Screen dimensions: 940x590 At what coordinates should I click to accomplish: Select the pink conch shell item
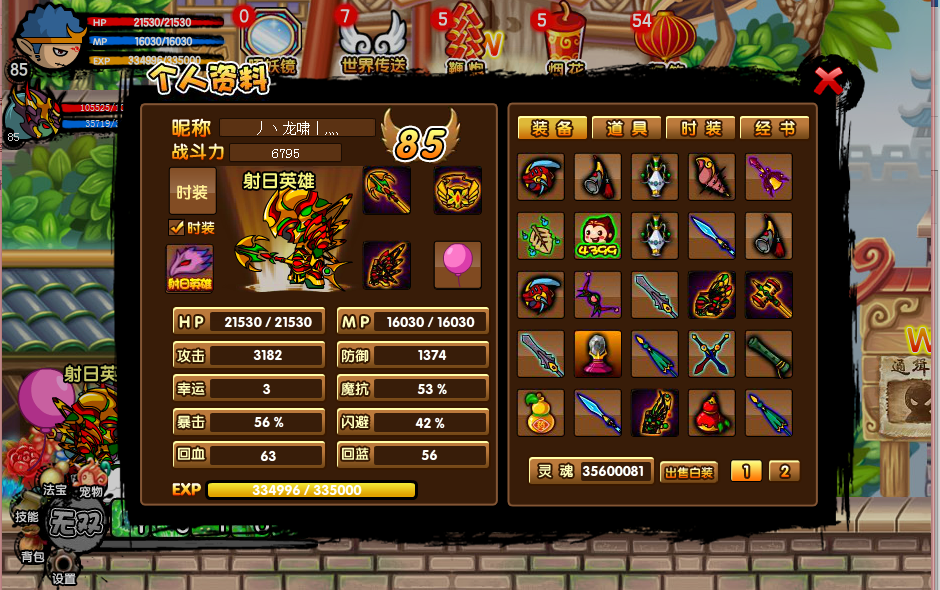[712, 177]
